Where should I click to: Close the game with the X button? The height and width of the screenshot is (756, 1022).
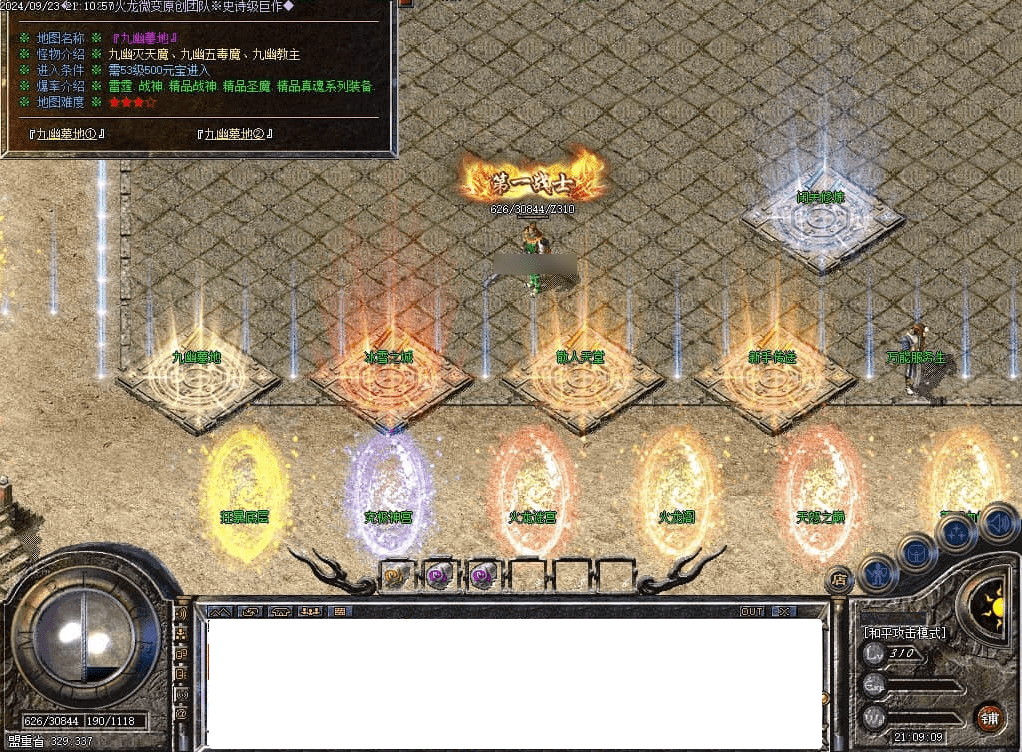coord(783,611)
